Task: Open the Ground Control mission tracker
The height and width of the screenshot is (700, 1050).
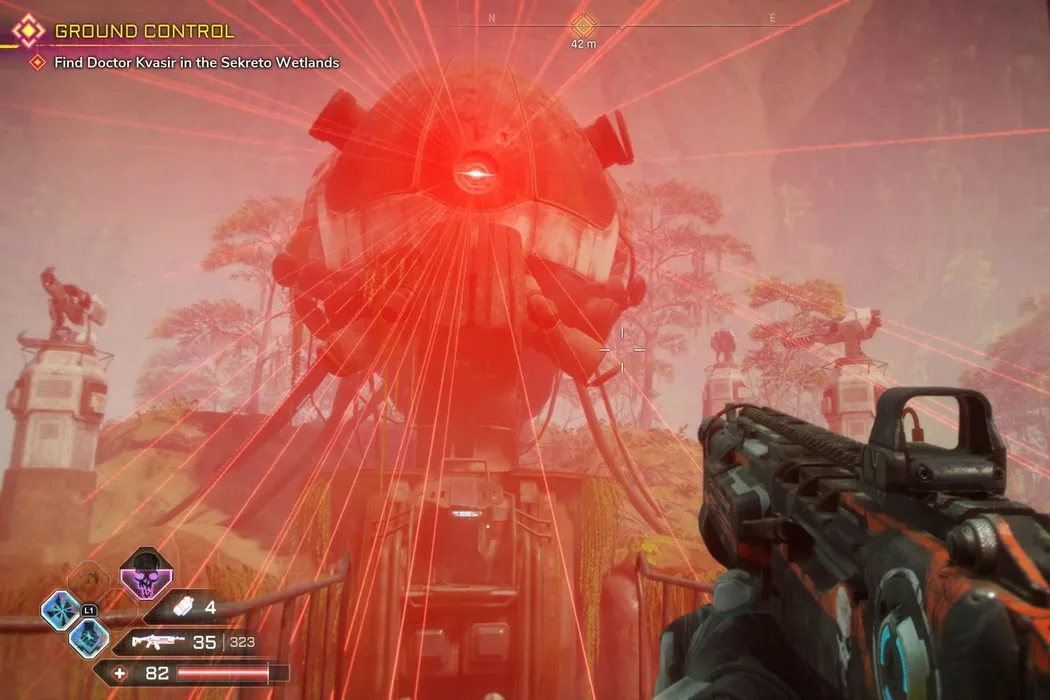Action: 143,31
